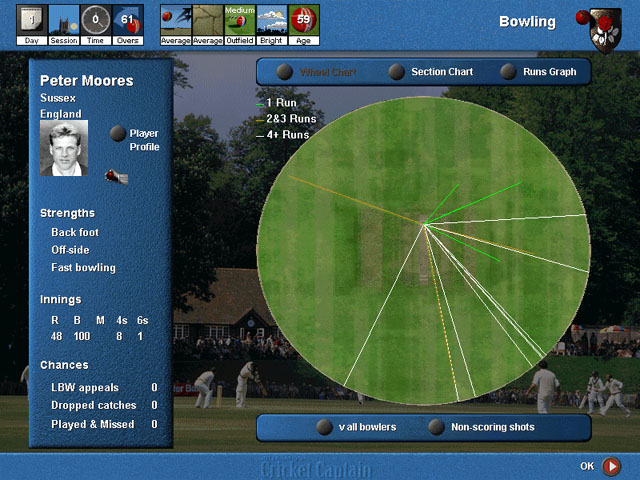
Task: Confirm with the OK button
Action: coord(611,466)
